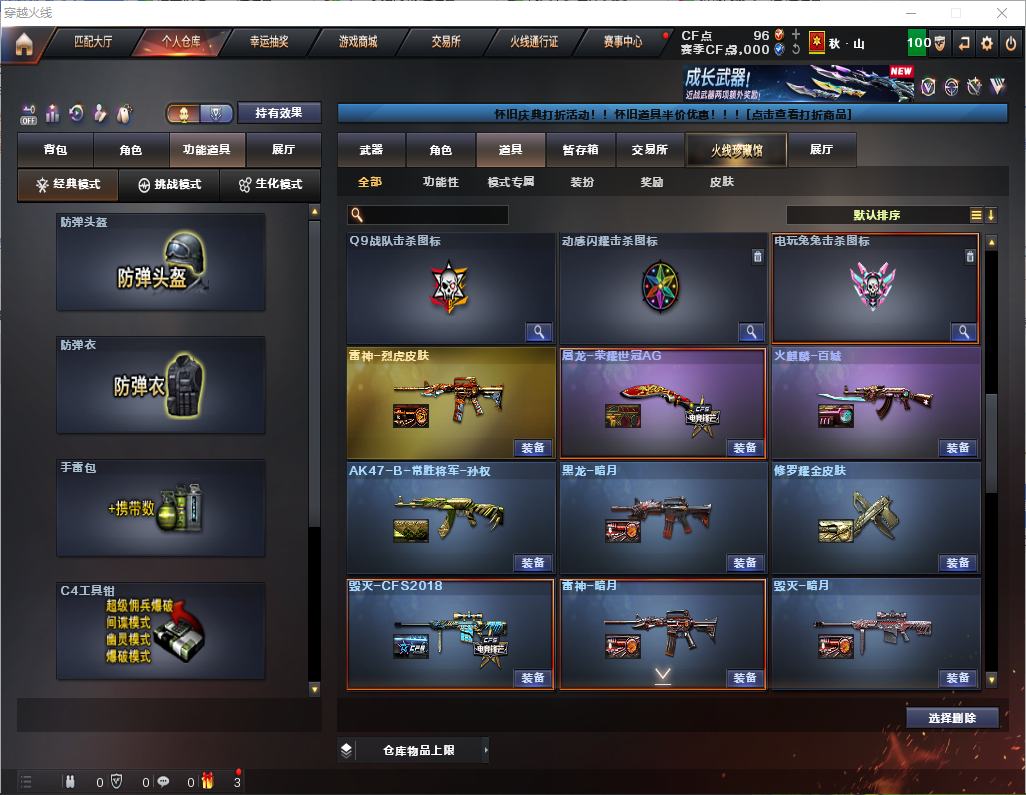1026x795 pixels.
Task: Open the 赛事中心 tournament center
Action: tap(622, 42)
